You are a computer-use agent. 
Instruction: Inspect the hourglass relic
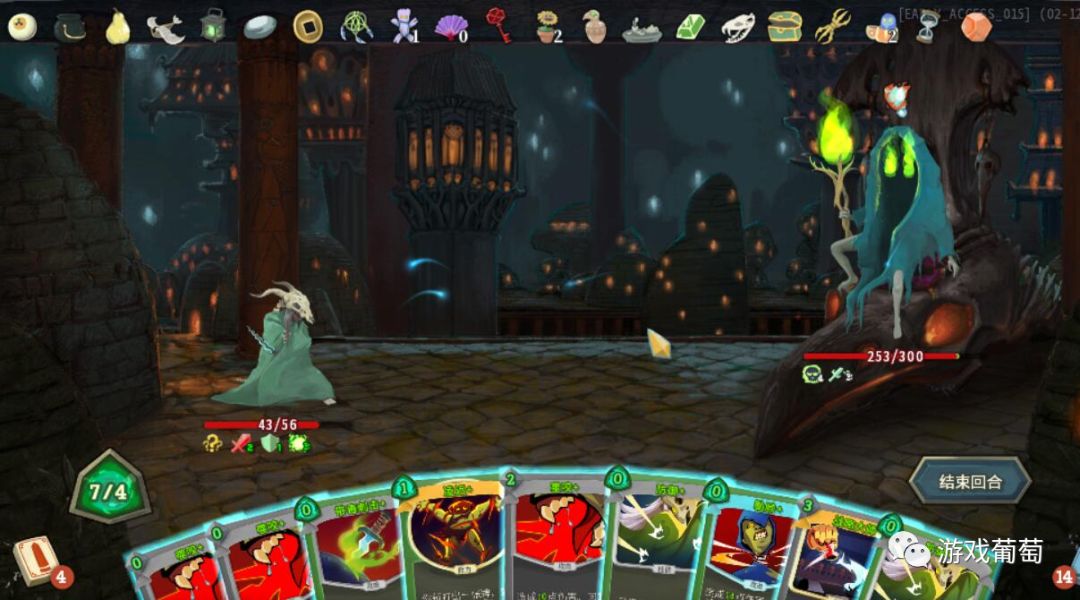tap(927, 27)
